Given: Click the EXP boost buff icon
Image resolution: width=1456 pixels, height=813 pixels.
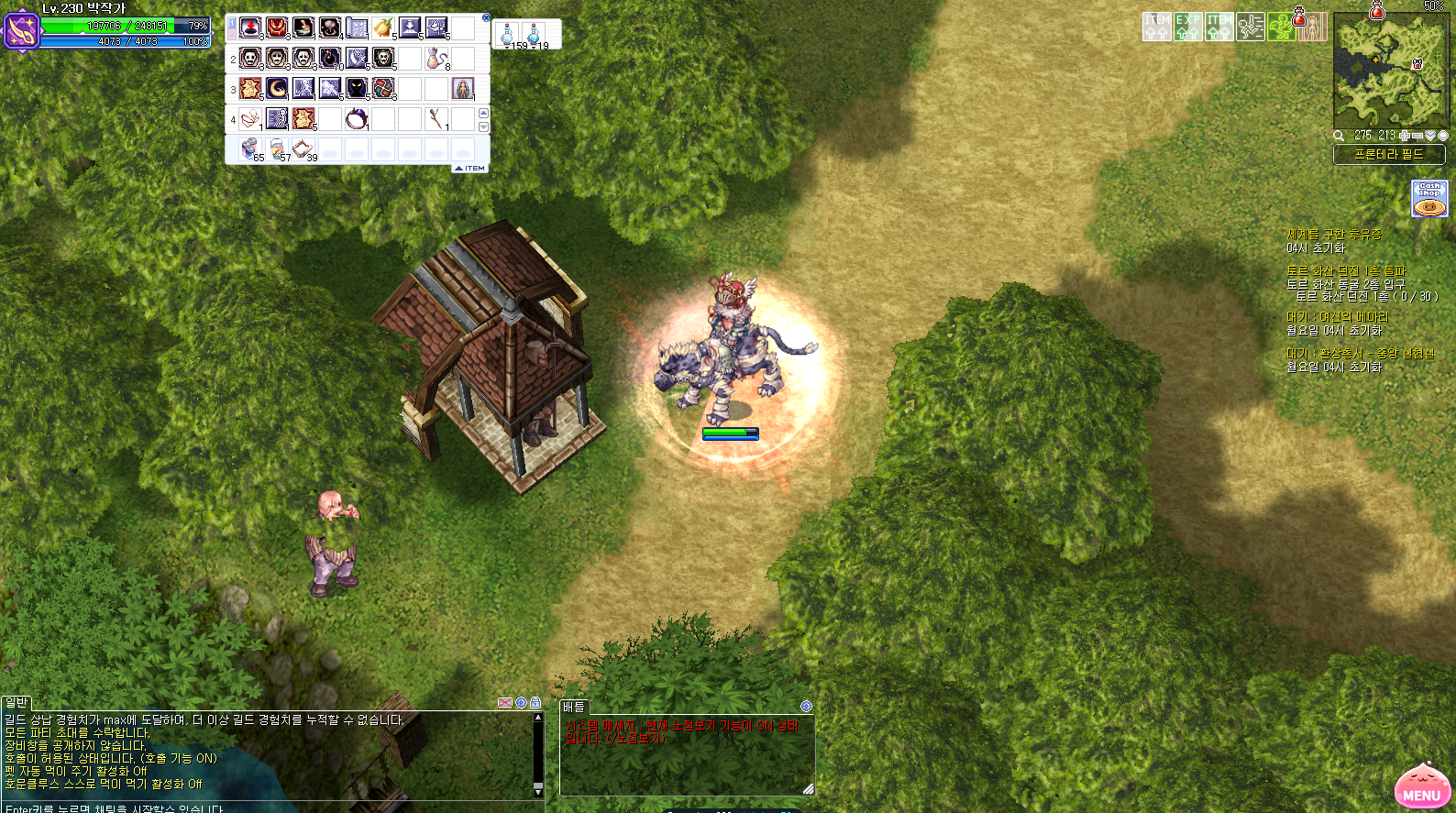Looking at the screenshot, I should (x=1187, y=27).
